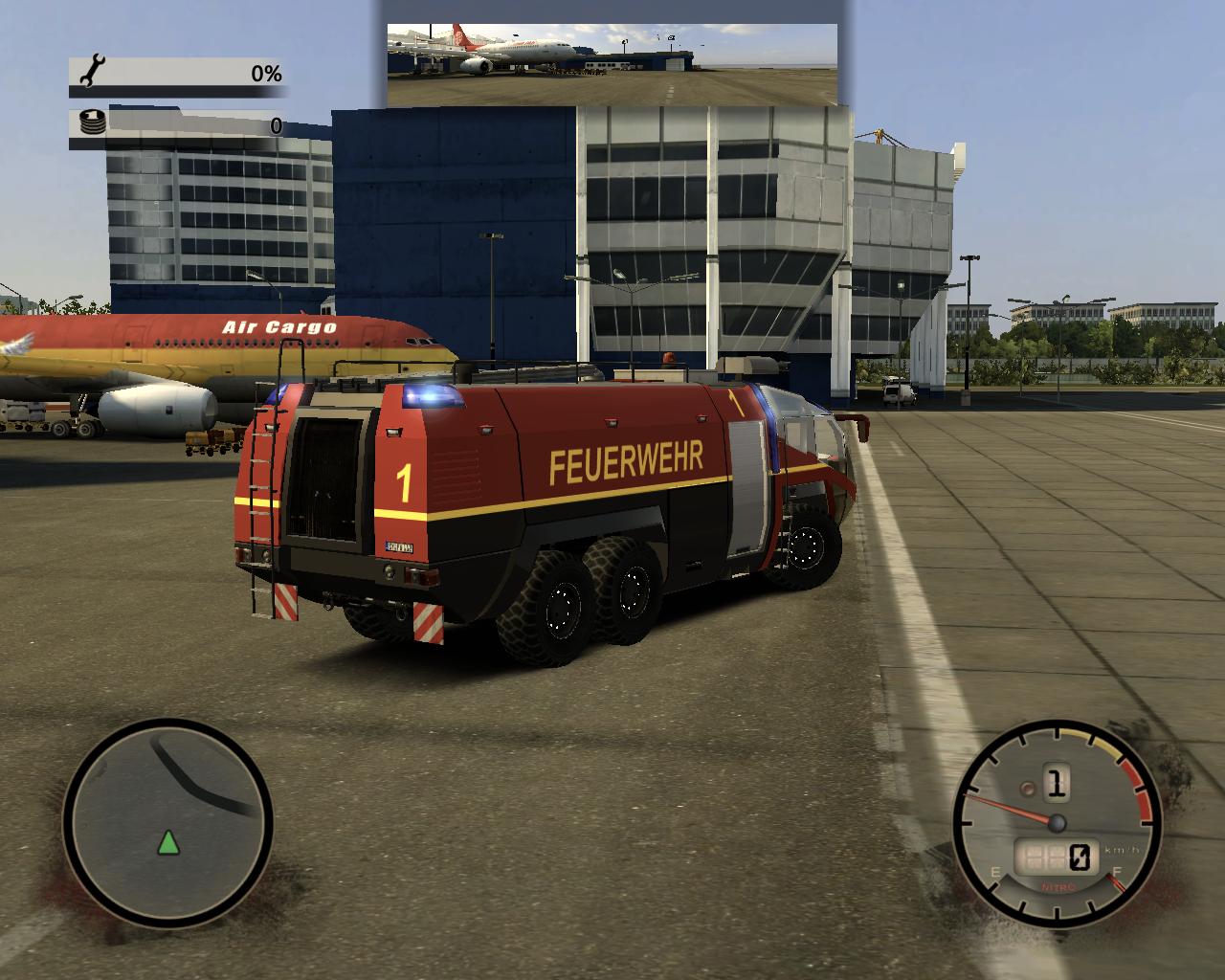Click the circular minimap
The height and width of the screenshot is (980, 1225).
click(x=168, y=821)
